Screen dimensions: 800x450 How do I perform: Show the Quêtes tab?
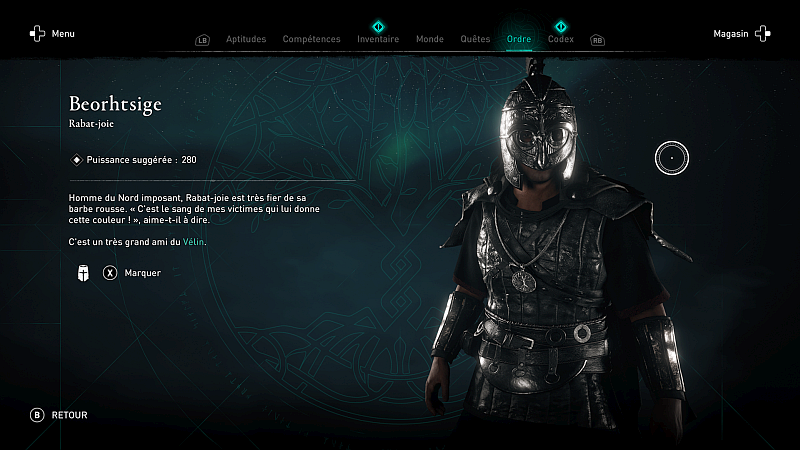click(475, 39)
